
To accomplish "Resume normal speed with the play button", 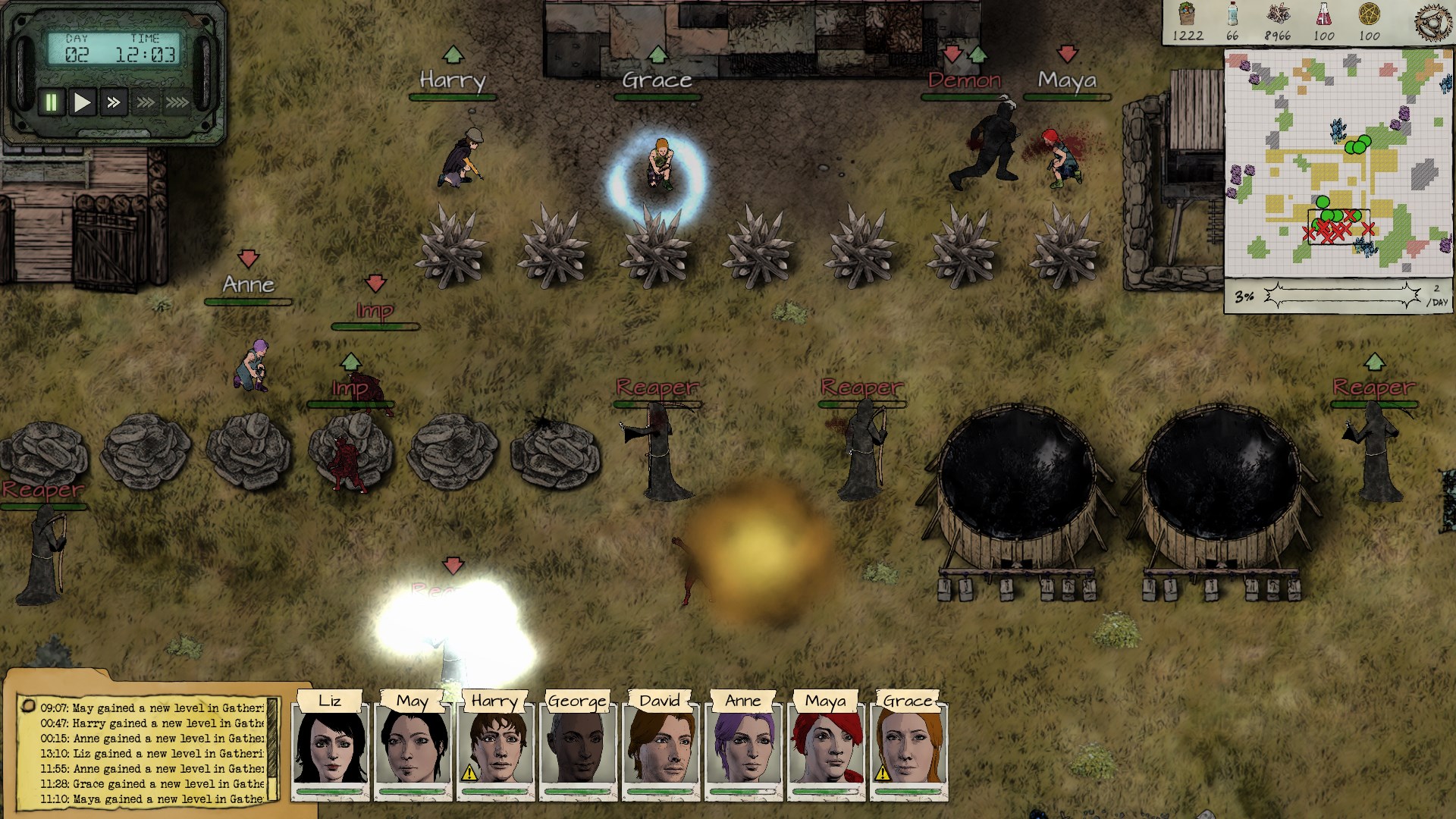I will point(82,102).
